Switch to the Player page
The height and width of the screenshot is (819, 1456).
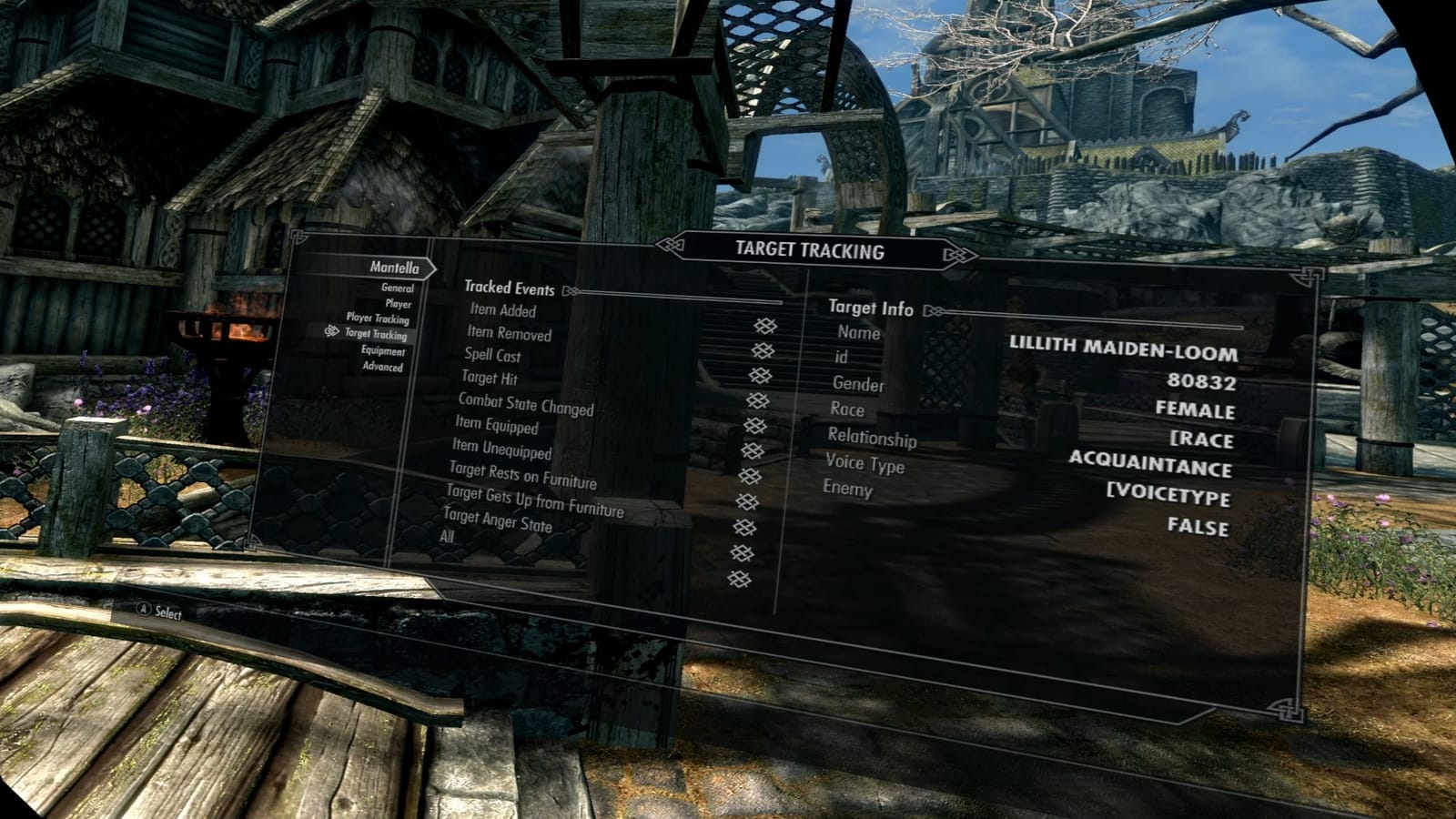tap(398, 304)
